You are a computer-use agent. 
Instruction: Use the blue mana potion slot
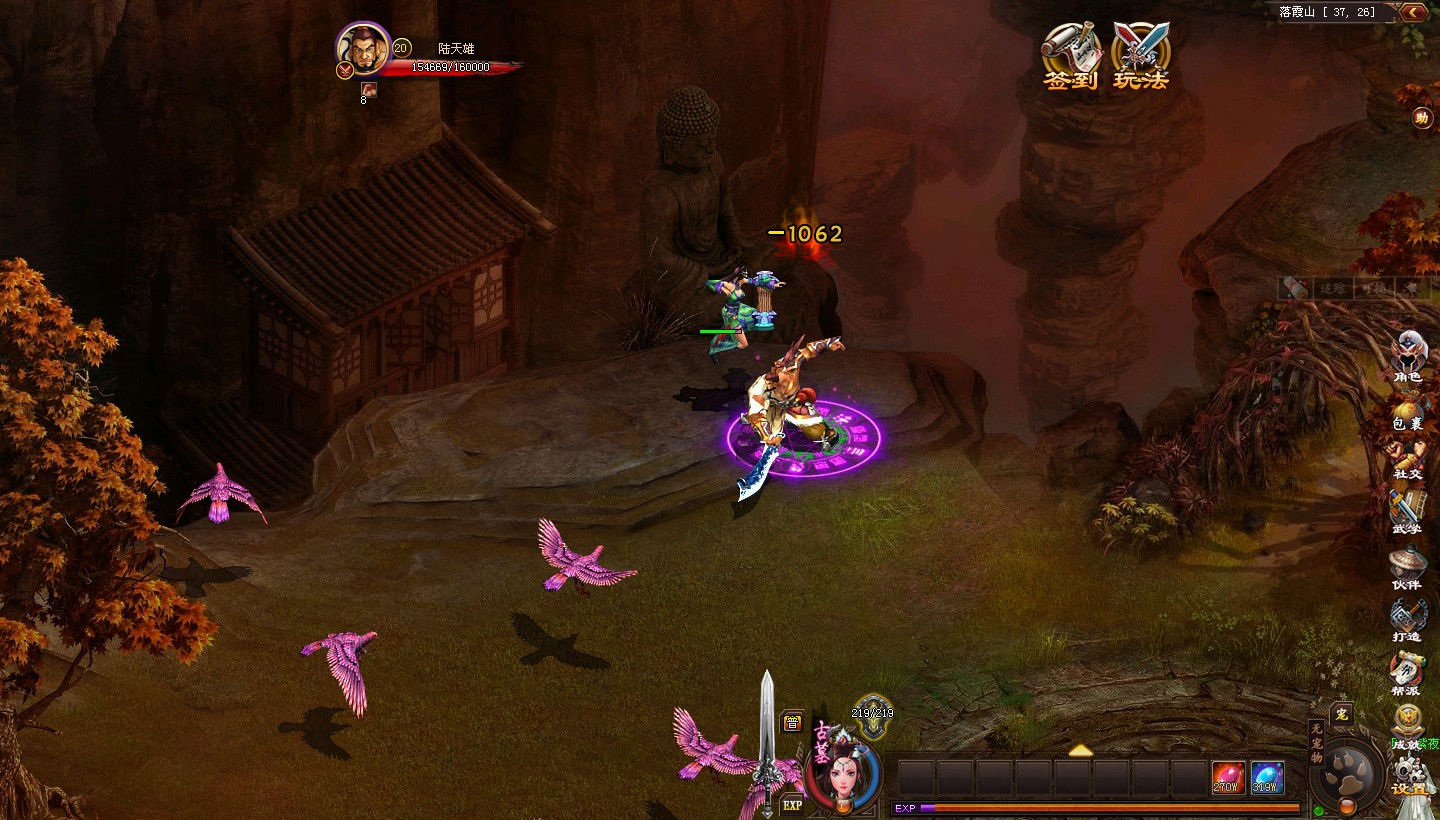[1267, 777]
